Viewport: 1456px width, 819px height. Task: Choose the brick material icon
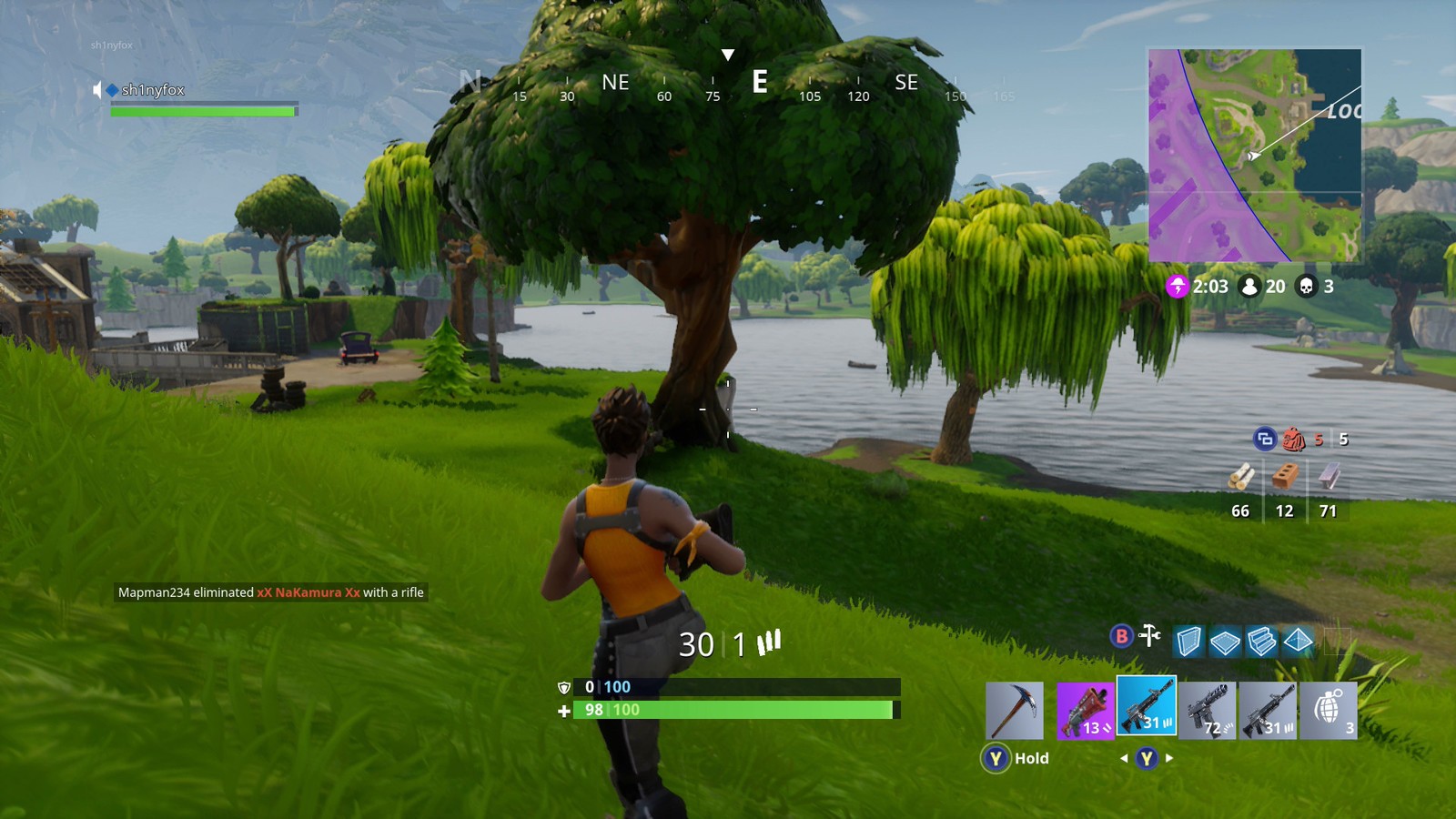click(1284, 477)
